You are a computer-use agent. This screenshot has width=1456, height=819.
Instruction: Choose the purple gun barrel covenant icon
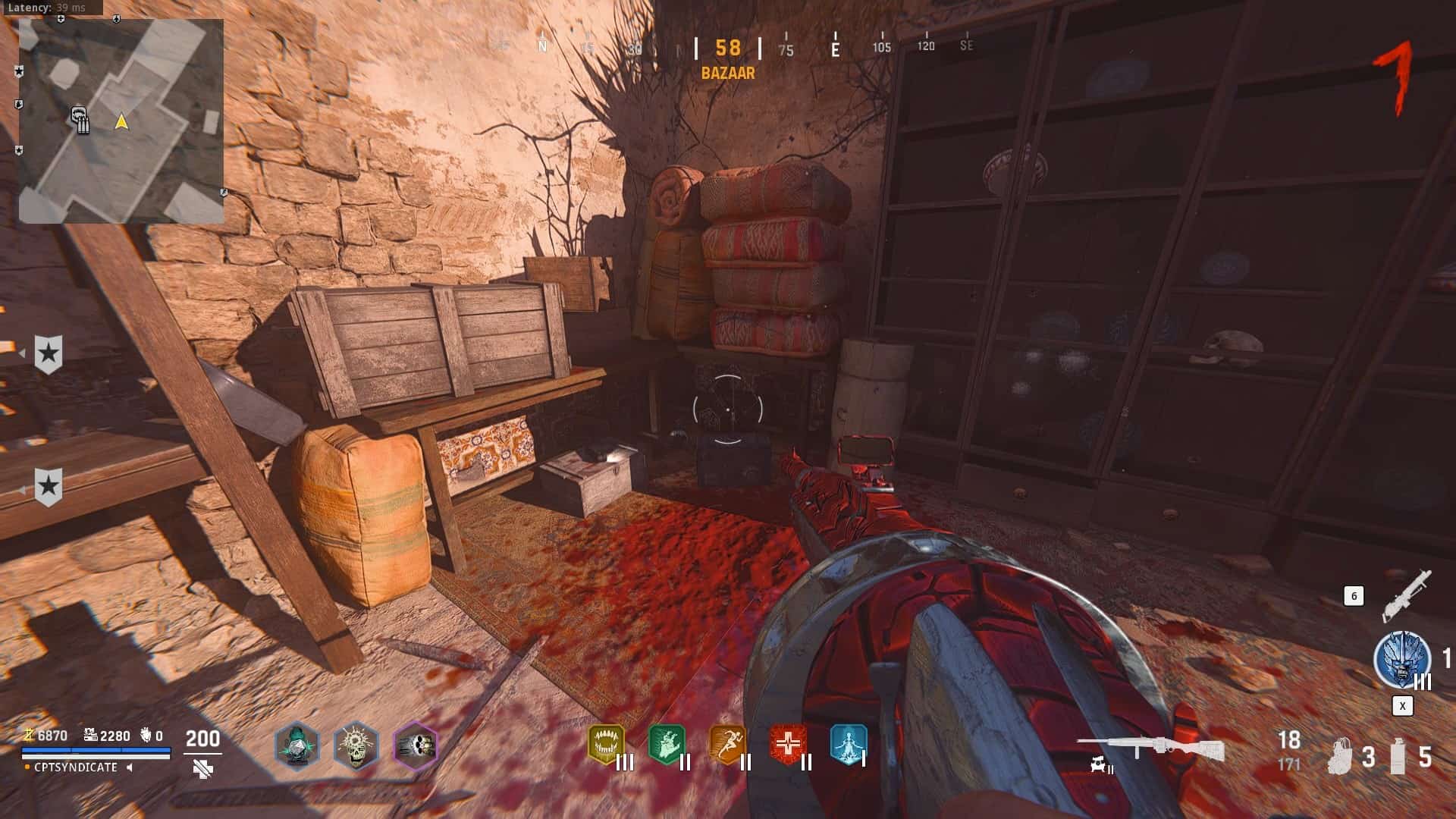(416, 745)
